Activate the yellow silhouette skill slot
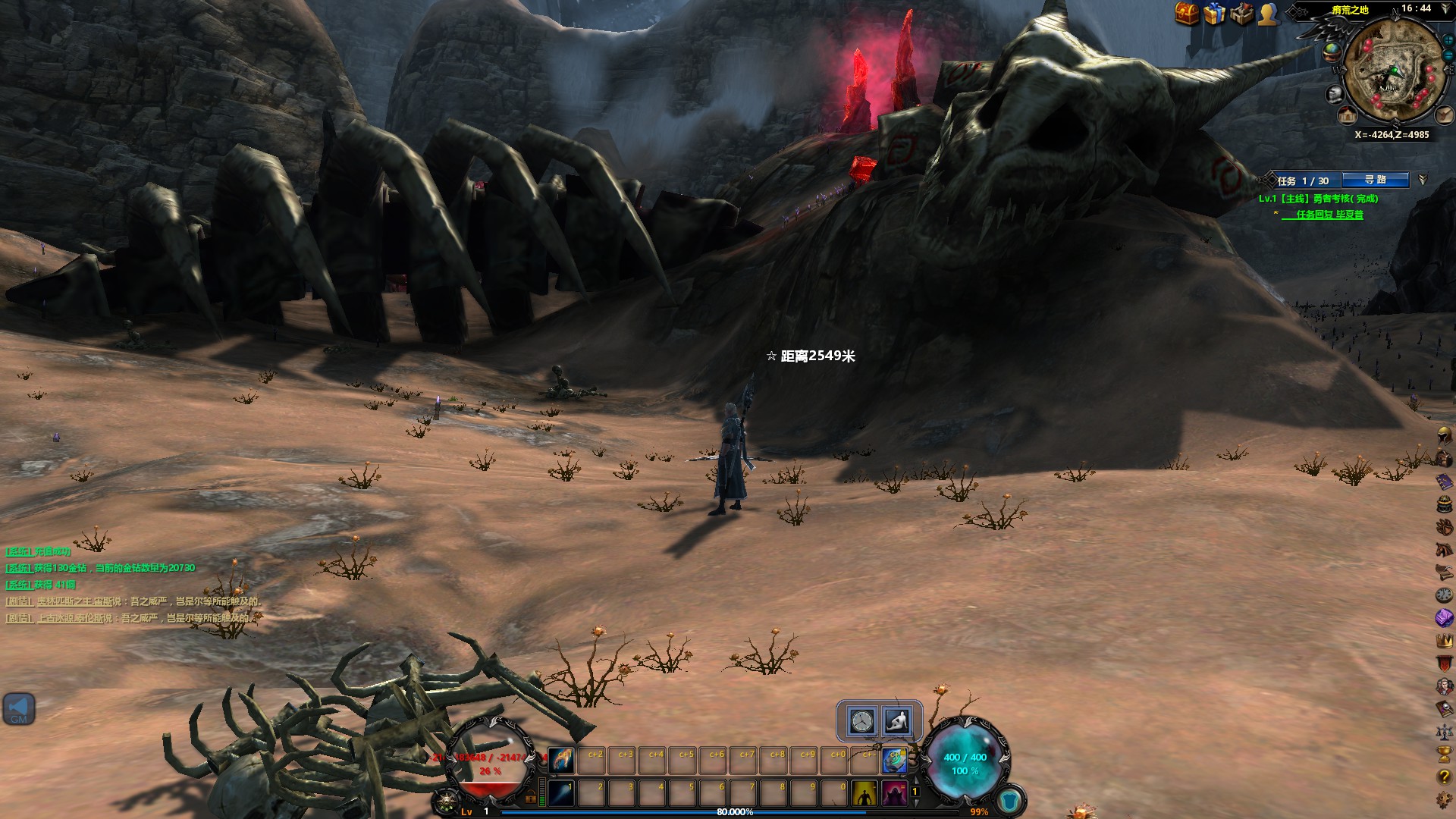Screen dimensions: 1456x819 point(864,793)
